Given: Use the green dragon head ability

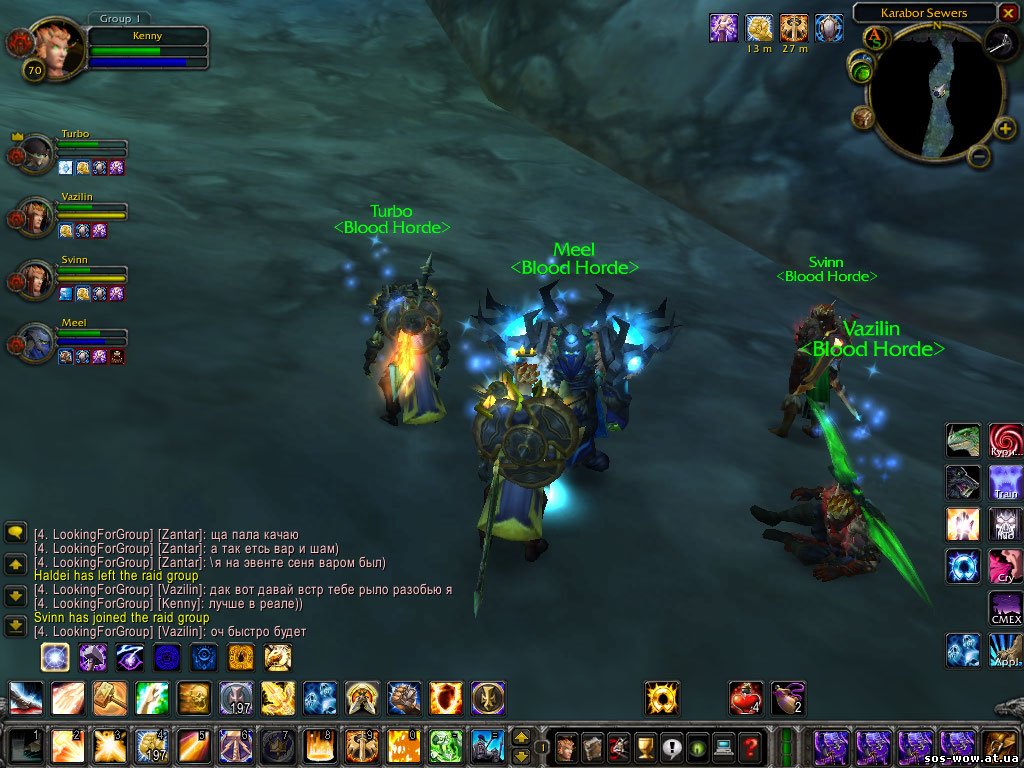Looking at the screenshot, I should click(963, 440).
